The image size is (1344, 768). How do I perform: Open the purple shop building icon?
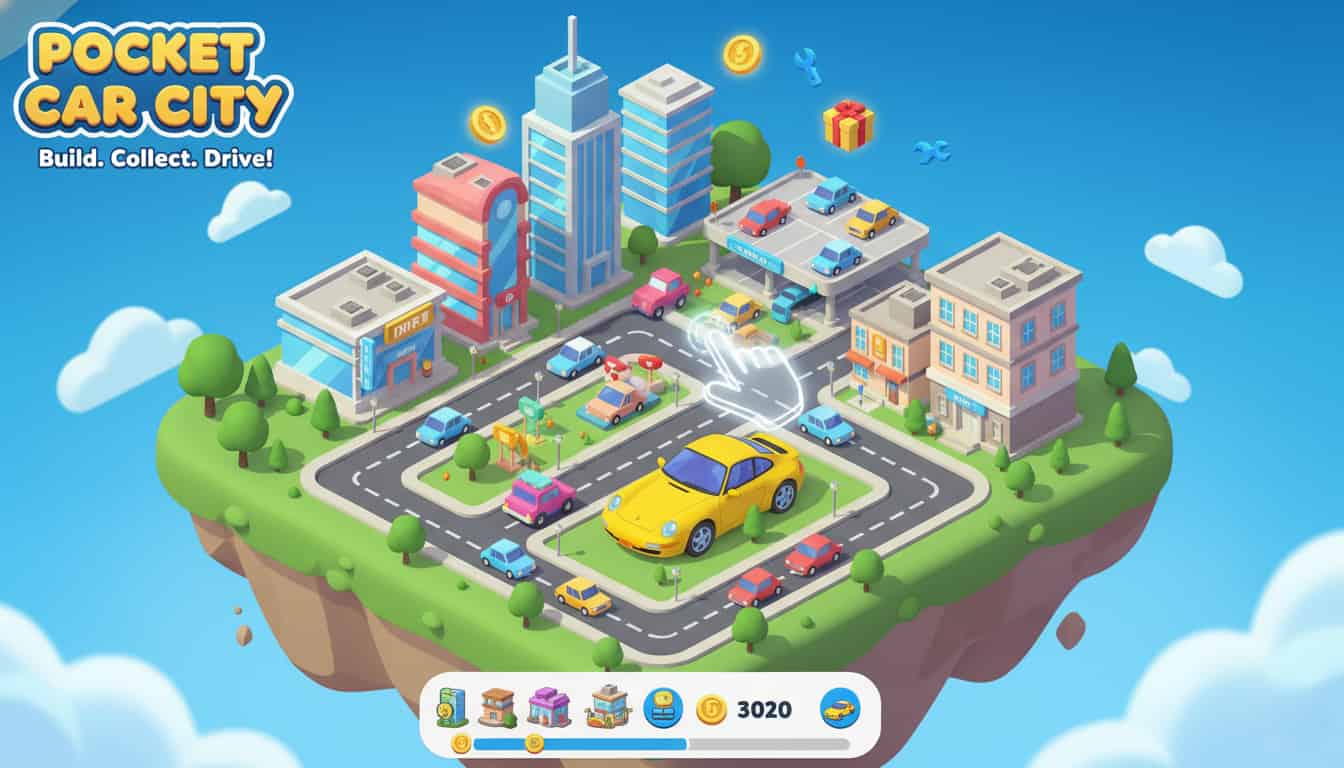click(548, 707)
